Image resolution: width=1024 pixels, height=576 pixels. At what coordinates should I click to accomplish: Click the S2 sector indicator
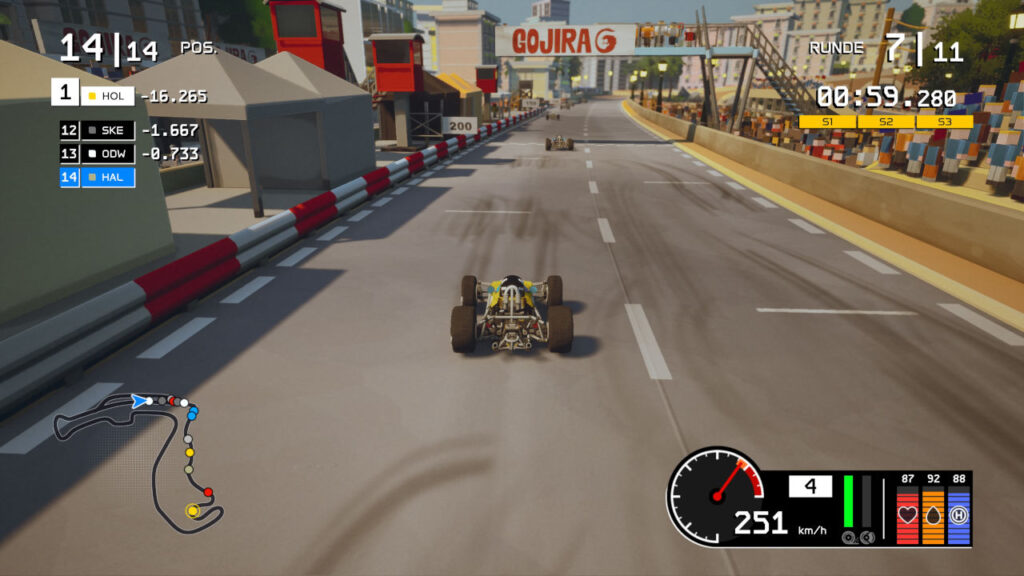pos(886,122)
